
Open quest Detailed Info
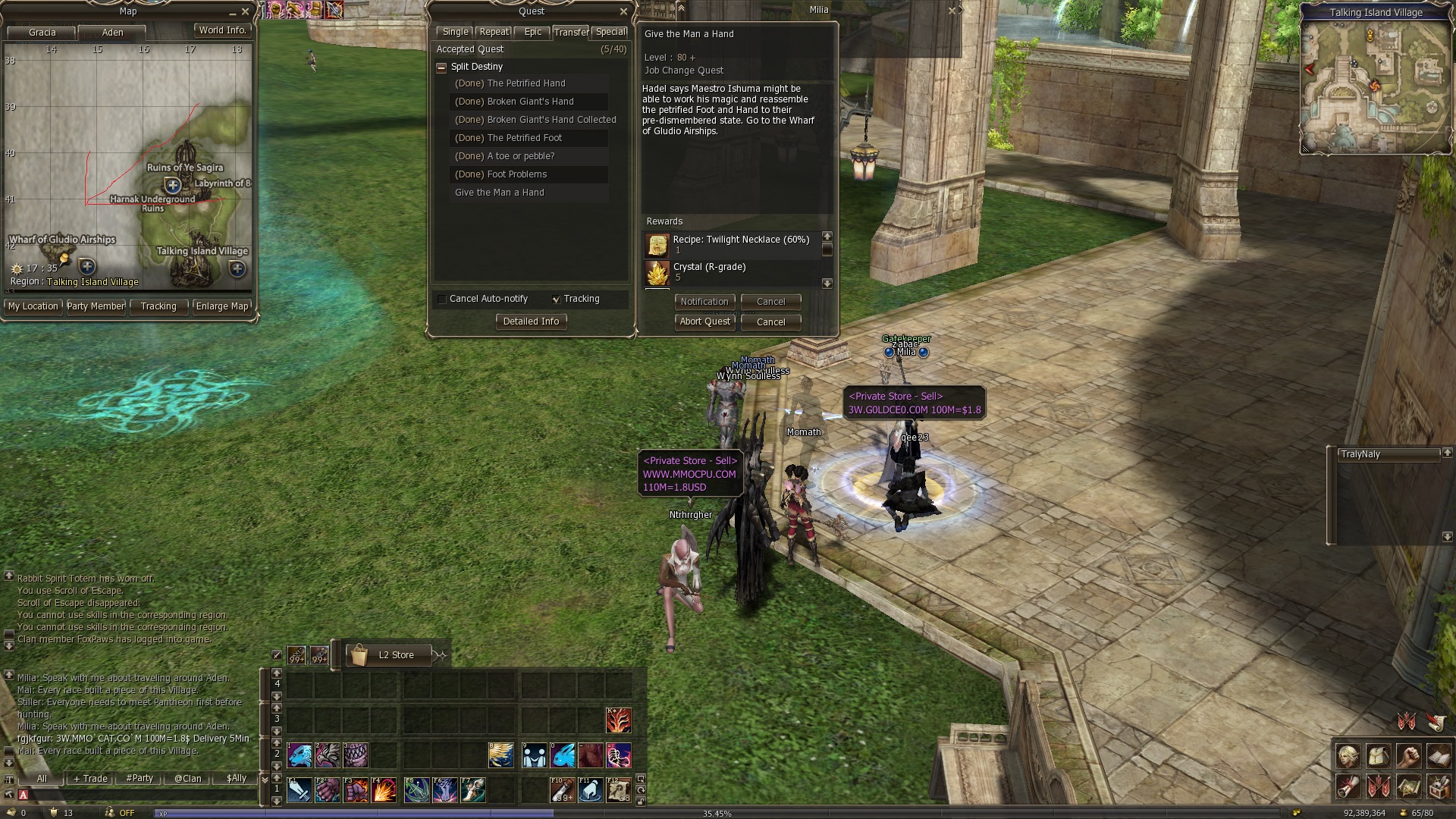click(531, 322)
